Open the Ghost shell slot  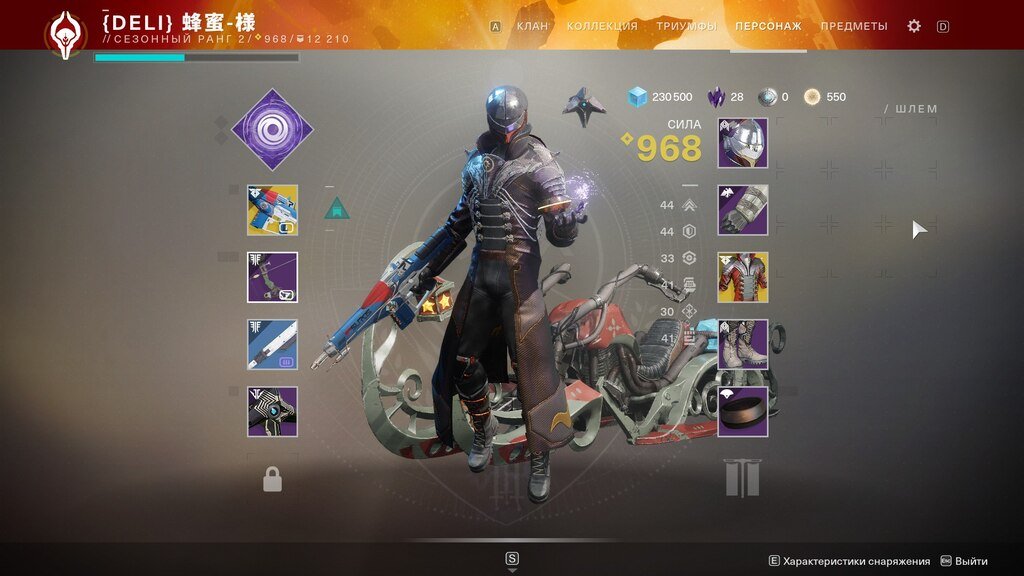272,412
